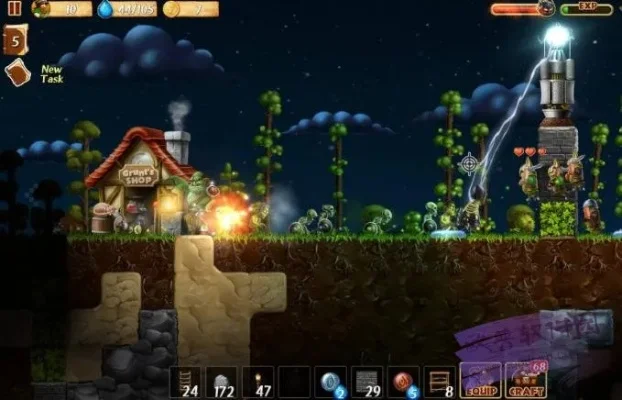
Task: Tap the gold coin counter
Action: point(190,9)
